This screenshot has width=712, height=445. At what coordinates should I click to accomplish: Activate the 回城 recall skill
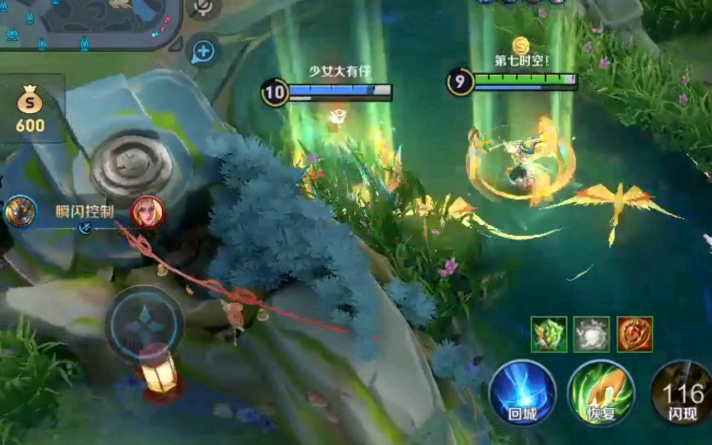click(x=523, y=393)
